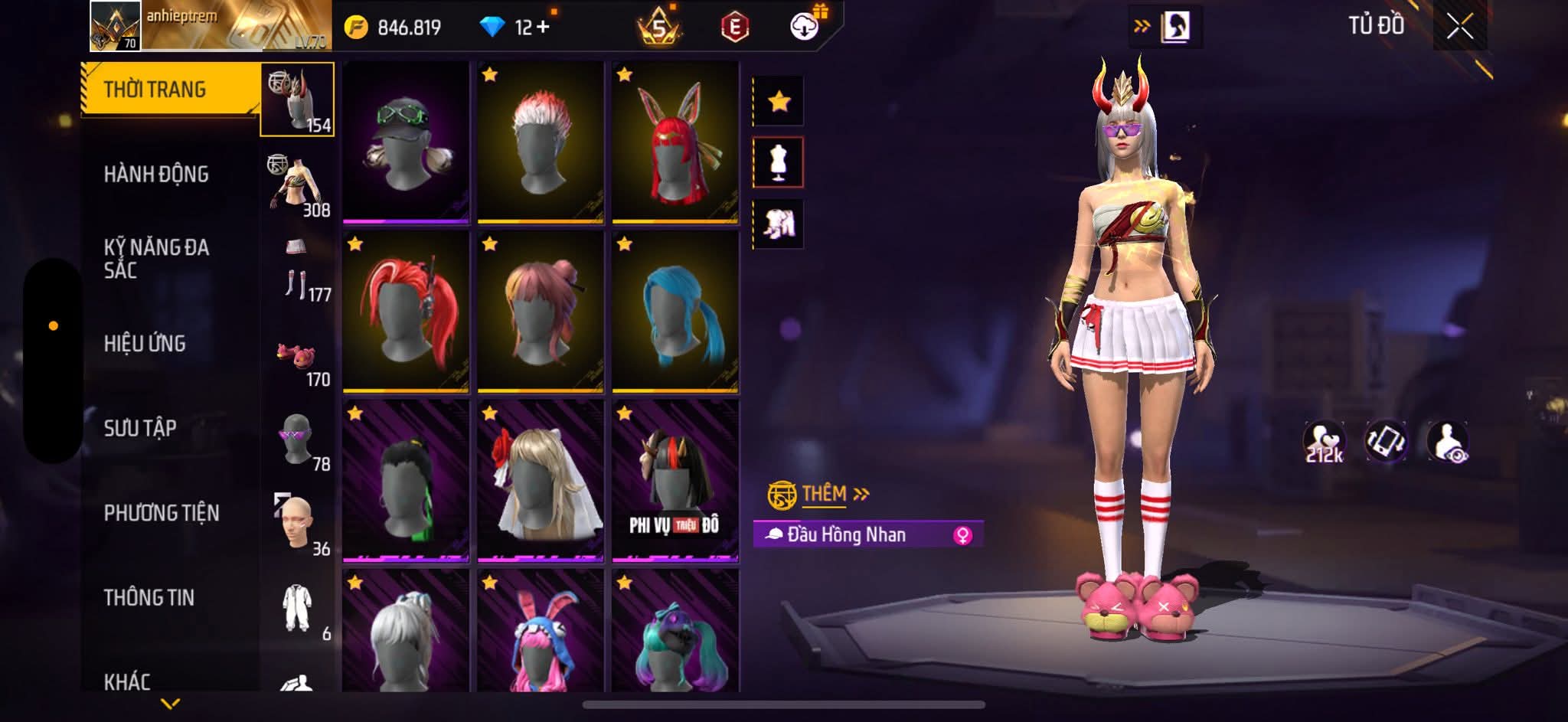Go to the Sưu Tập section
Viewport: 1568px width, 722px height.
click(140, 428)
